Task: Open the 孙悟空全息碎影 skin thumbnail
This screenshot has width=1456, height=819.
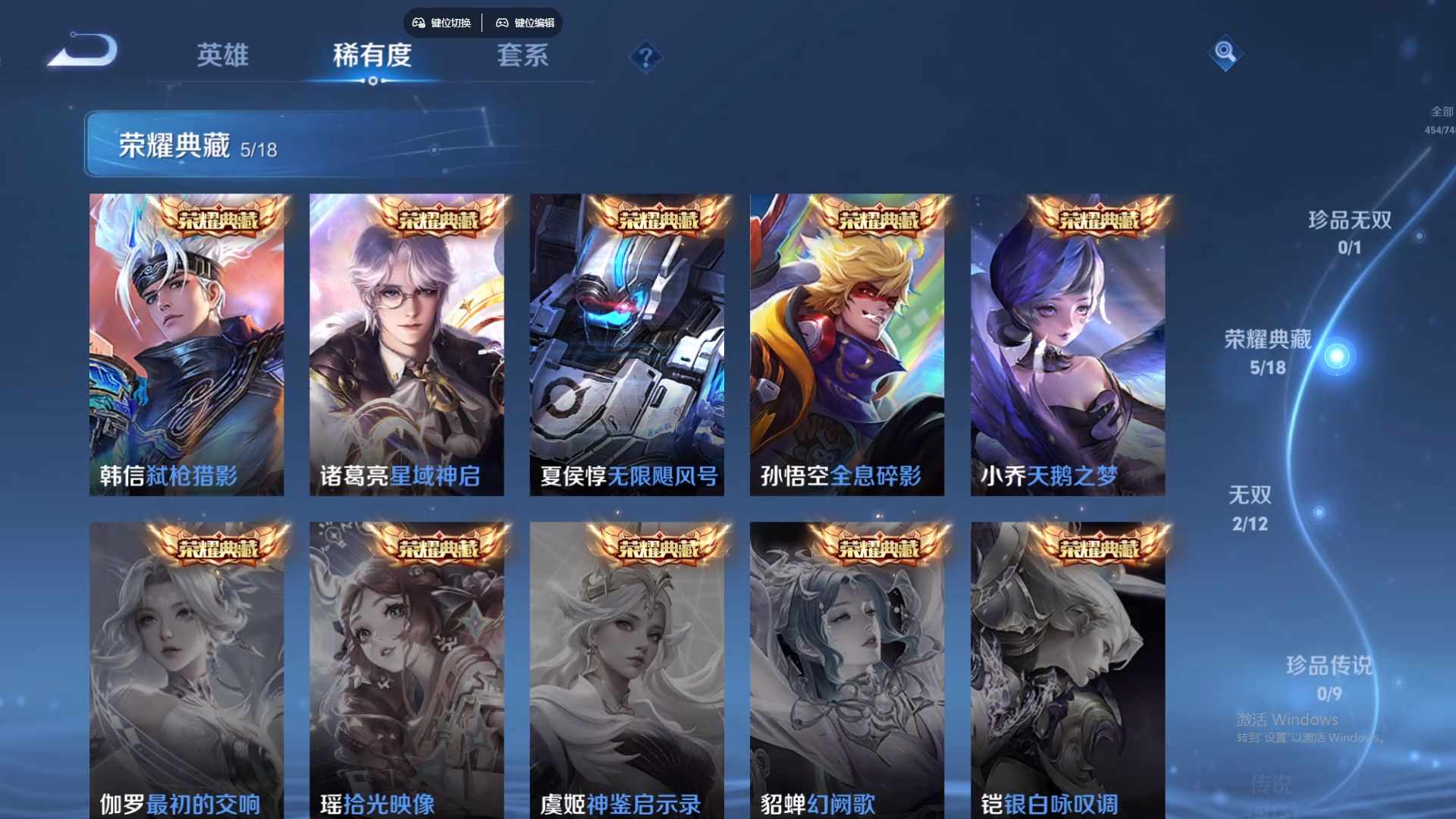Action: pos(848,341)
